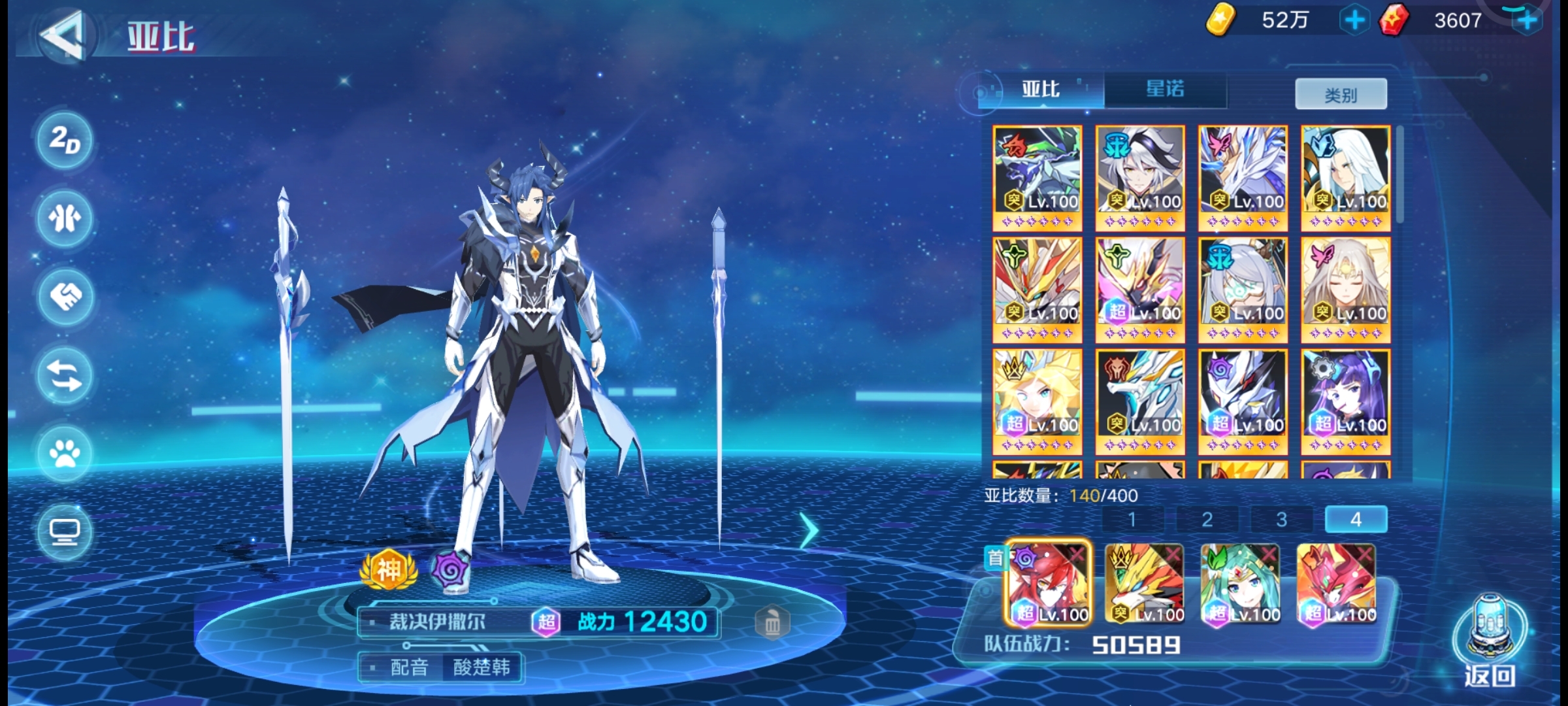Screen dimensions: 1568x706
Task: Go back with the top-left arrow
Action: 64,34
